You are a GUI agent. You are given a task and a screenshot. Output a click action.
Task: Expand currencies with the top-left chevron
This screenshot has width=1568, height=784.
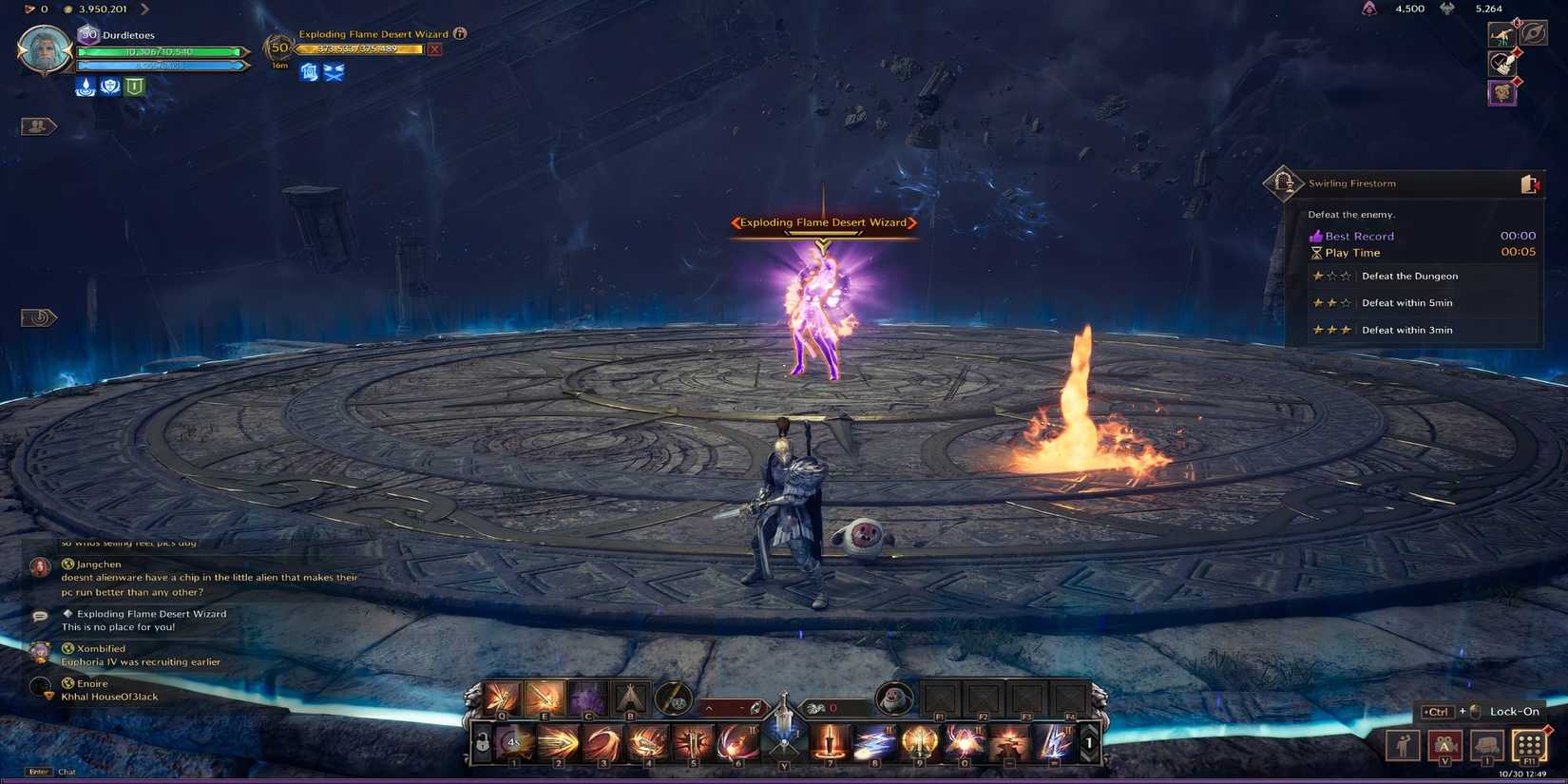coord(144,8)
